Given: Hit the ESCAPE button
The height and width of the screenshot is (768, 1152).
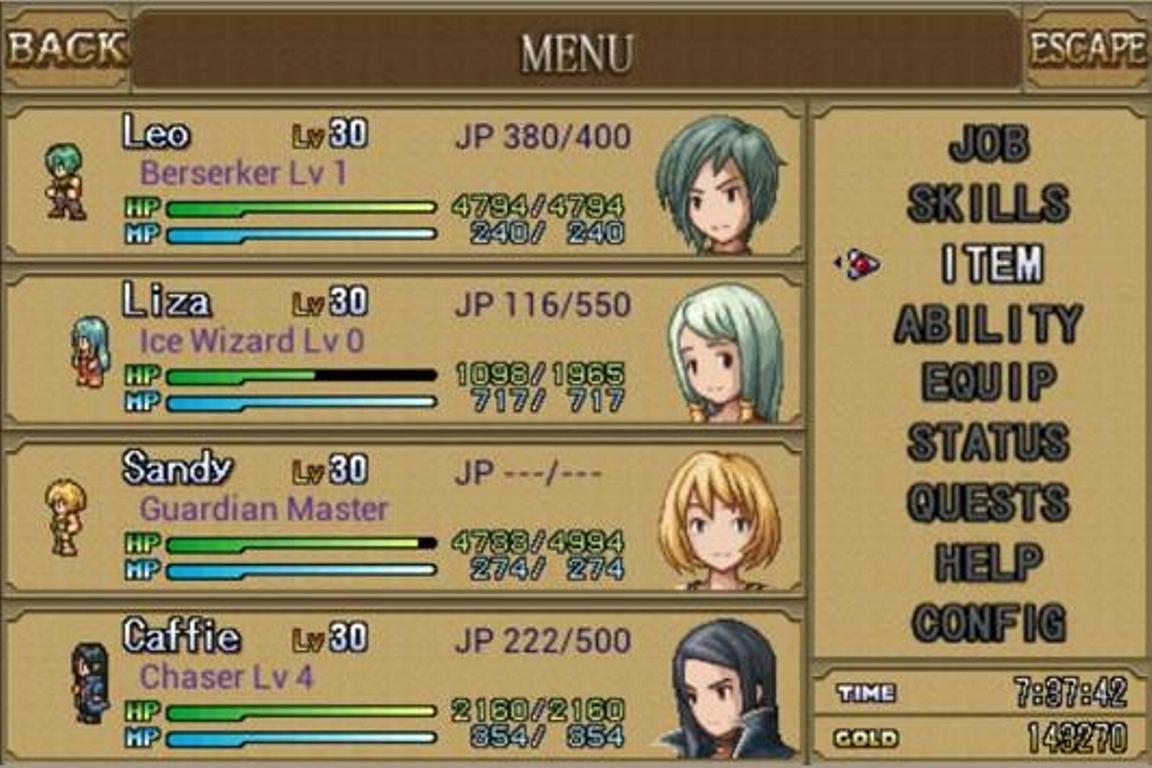Looking at the screenshot, I should (1087, 48).
